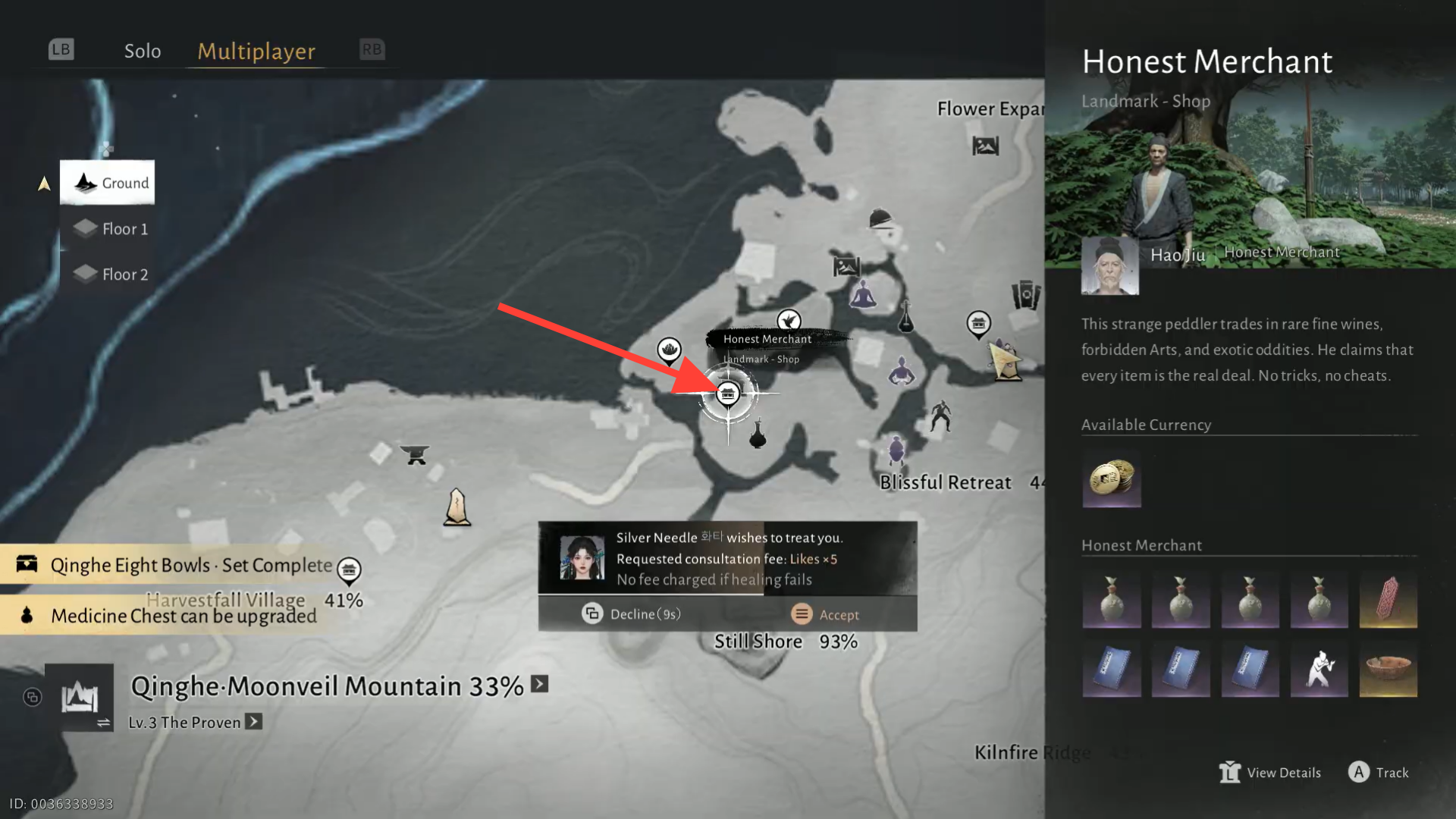Image resolution: width=1456 pixels, height=819 pixels.
Task: Pick the white martial figure shop item
Action: click(x=1319, y=668)
